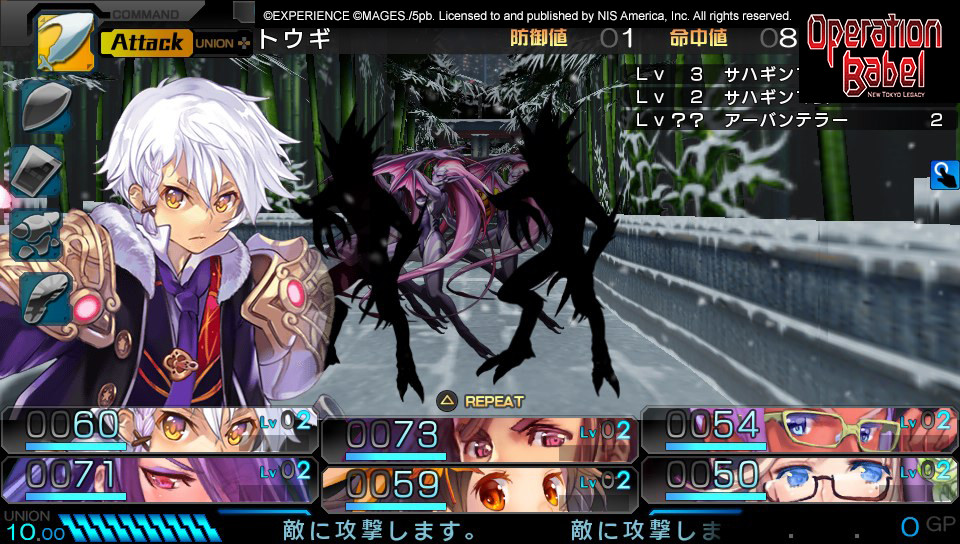
Task: Choose the shield defend command icon
Action: point(44,106)
